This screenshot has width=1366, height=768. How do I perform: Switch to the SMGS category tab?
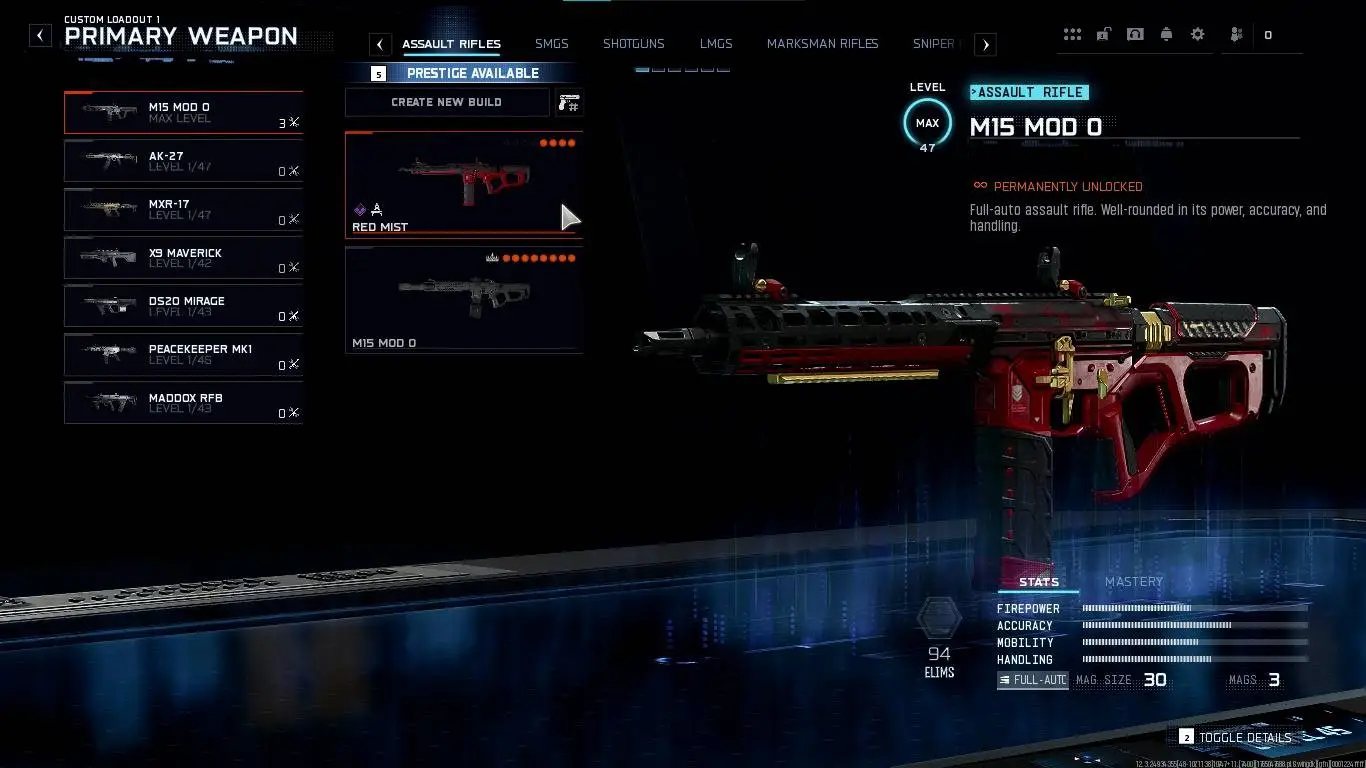(x=551, y=44)
